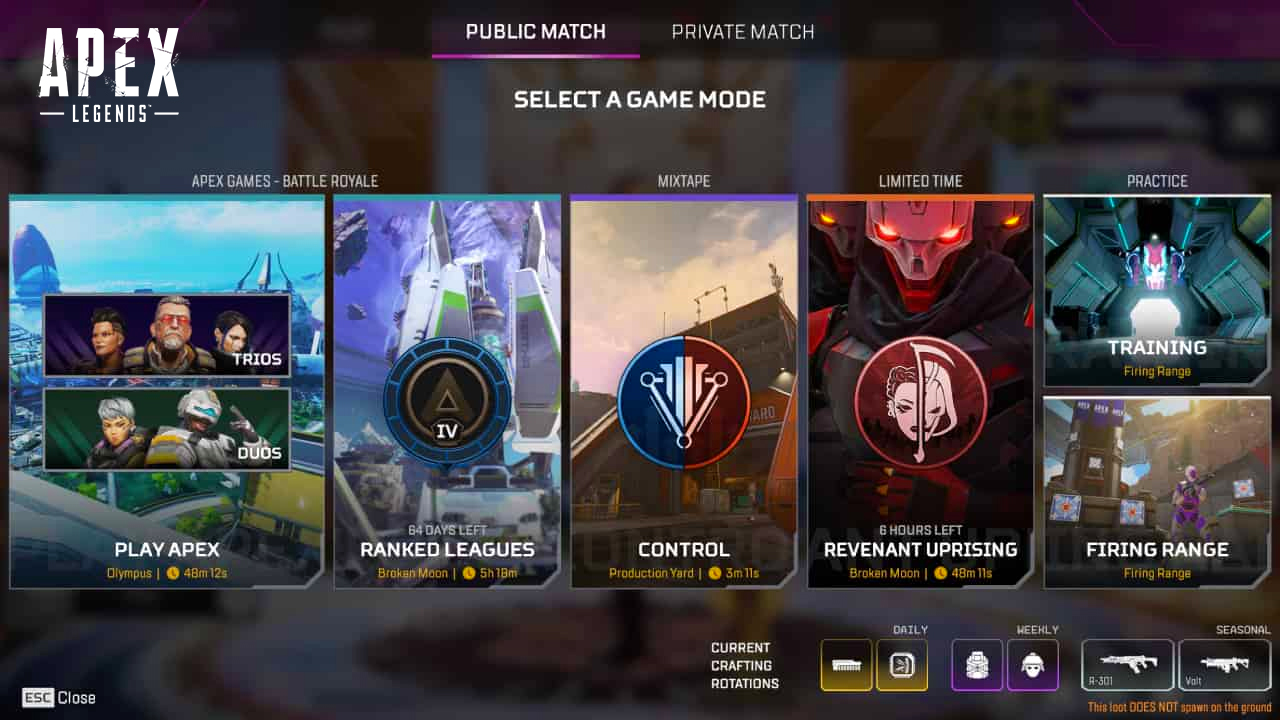
Task: View the seasonal Volt crafting weapon
Action: point(1224,662)
